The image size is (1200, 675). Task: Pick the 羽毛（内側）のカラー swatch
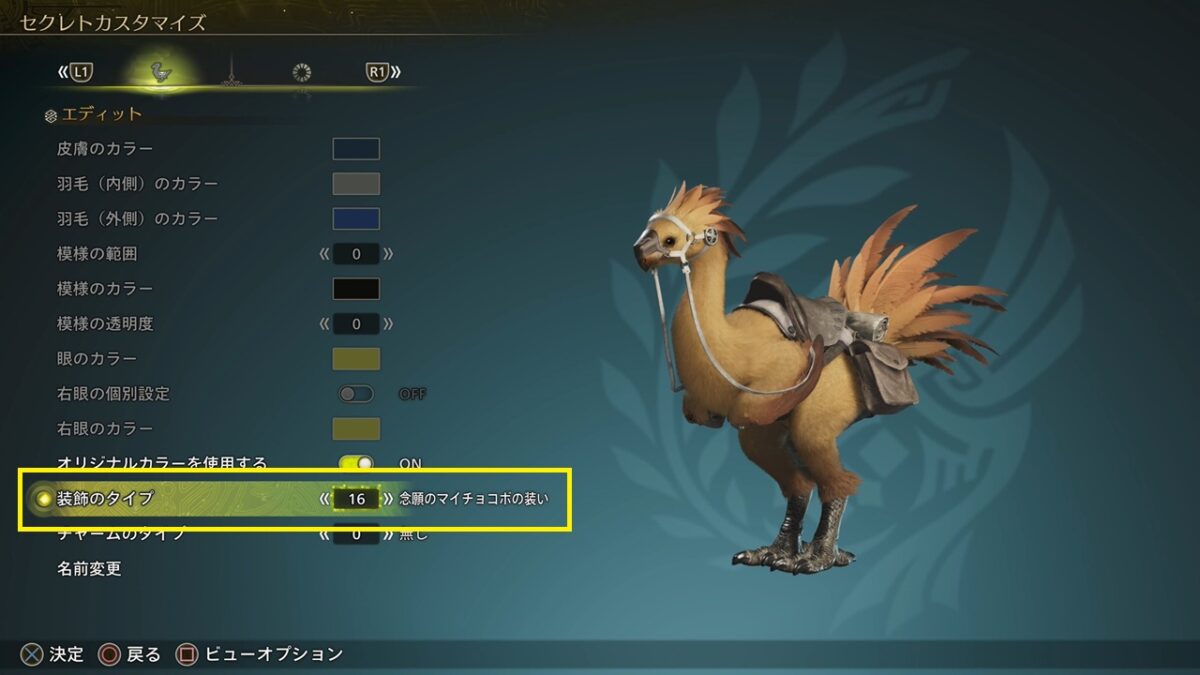[356, 184]
